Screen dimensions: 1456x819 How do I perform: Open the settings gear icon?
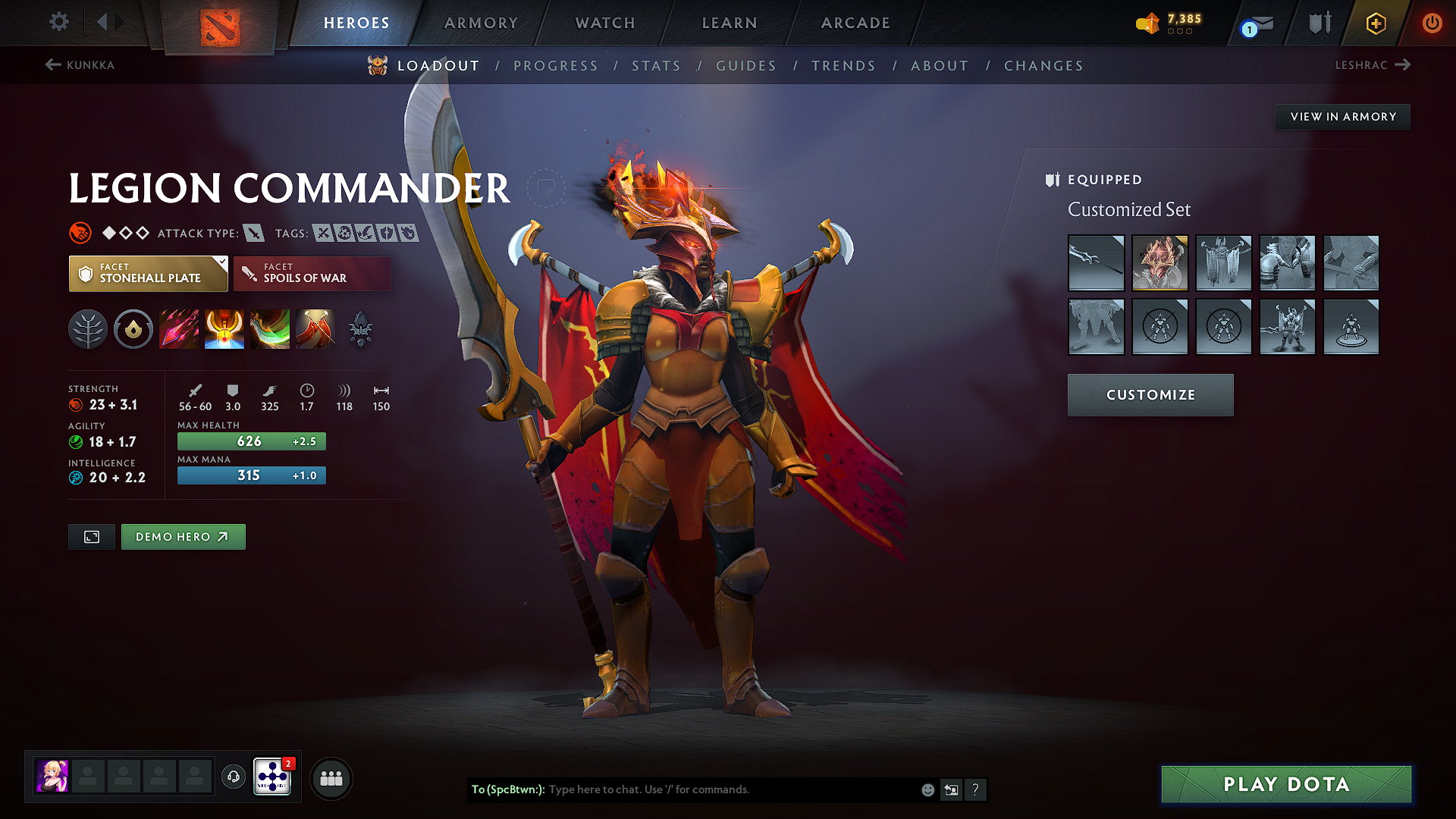(x=58, y=22)
